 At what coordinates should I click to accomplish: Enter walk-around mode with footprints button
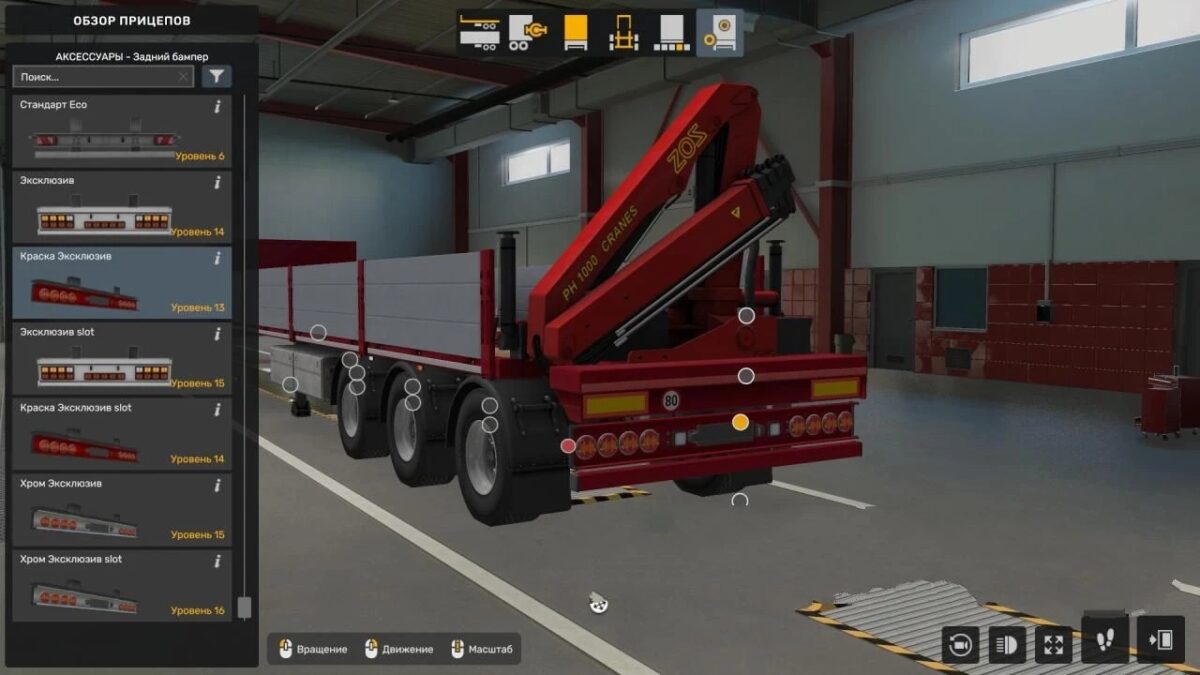[x=1105, y=641]
